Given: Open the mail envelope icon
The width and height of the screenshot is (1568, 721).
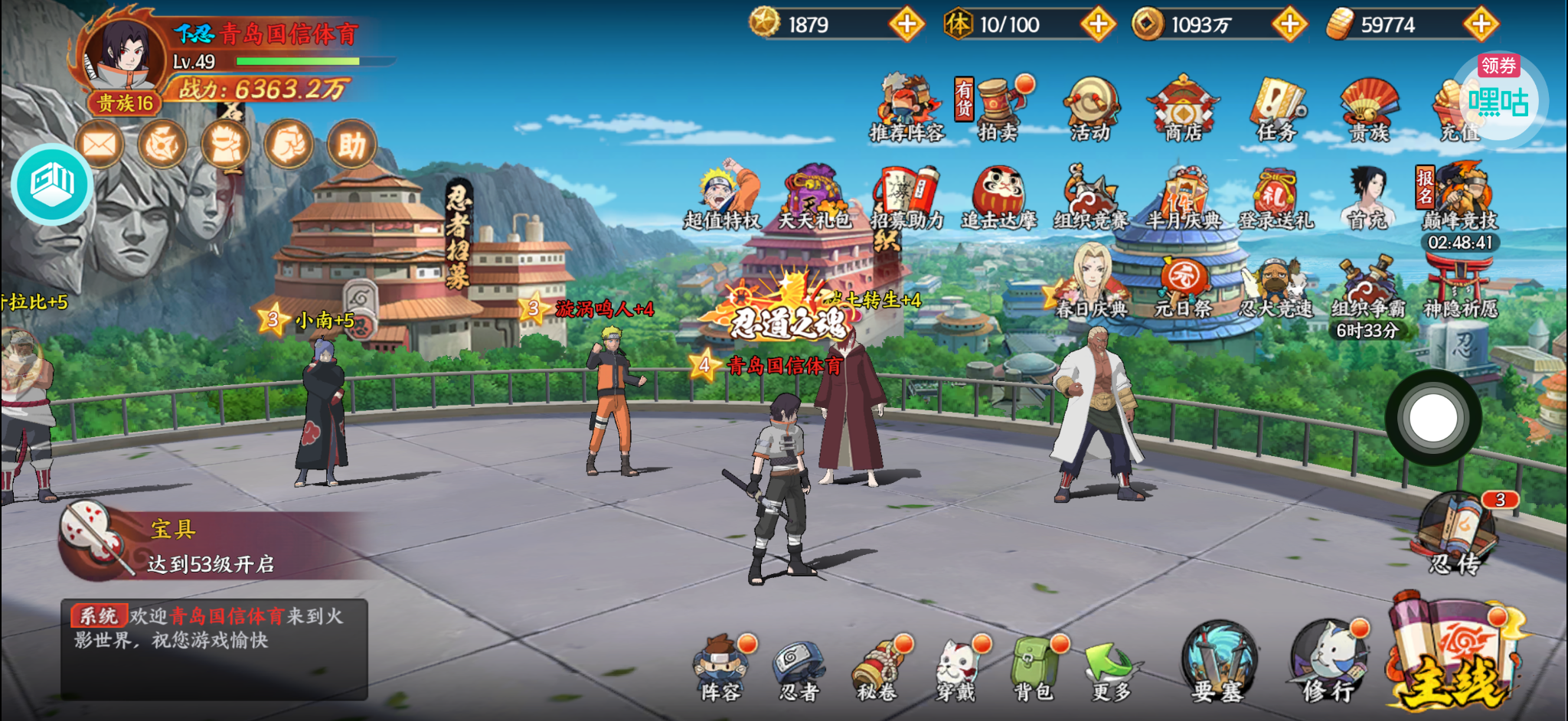Looking at the screenshot, I should pos(100,145).
